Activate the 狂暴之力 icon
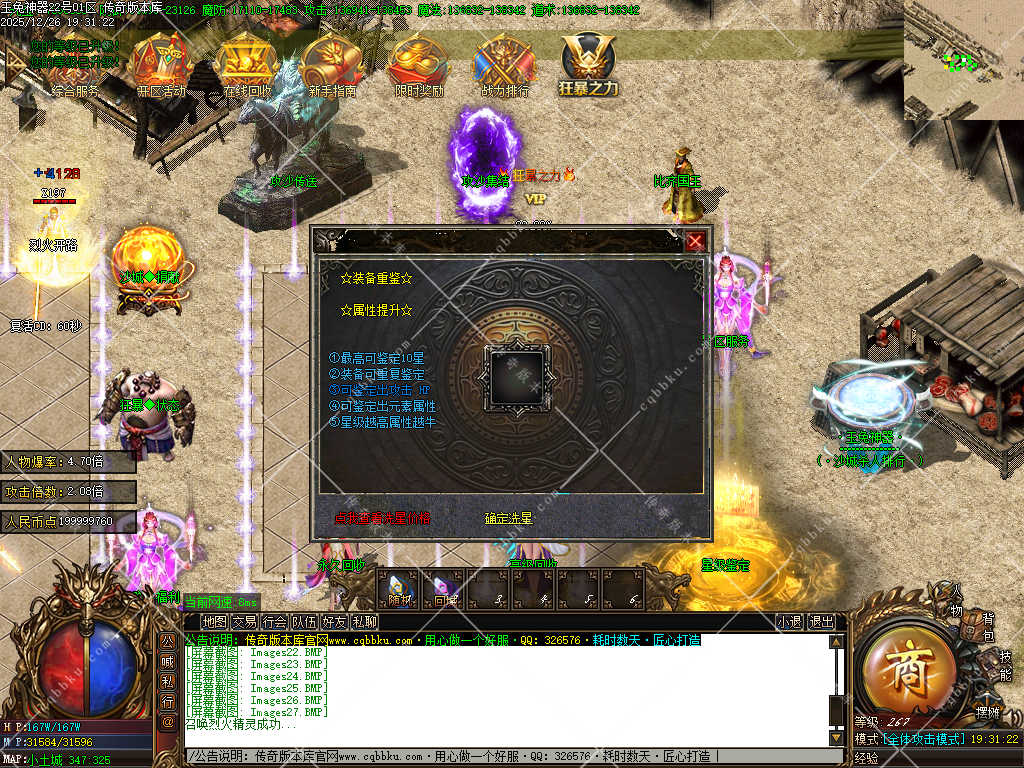Image resolution: width=1024 pixels, height=768 pixels. (x=588, y=65)
